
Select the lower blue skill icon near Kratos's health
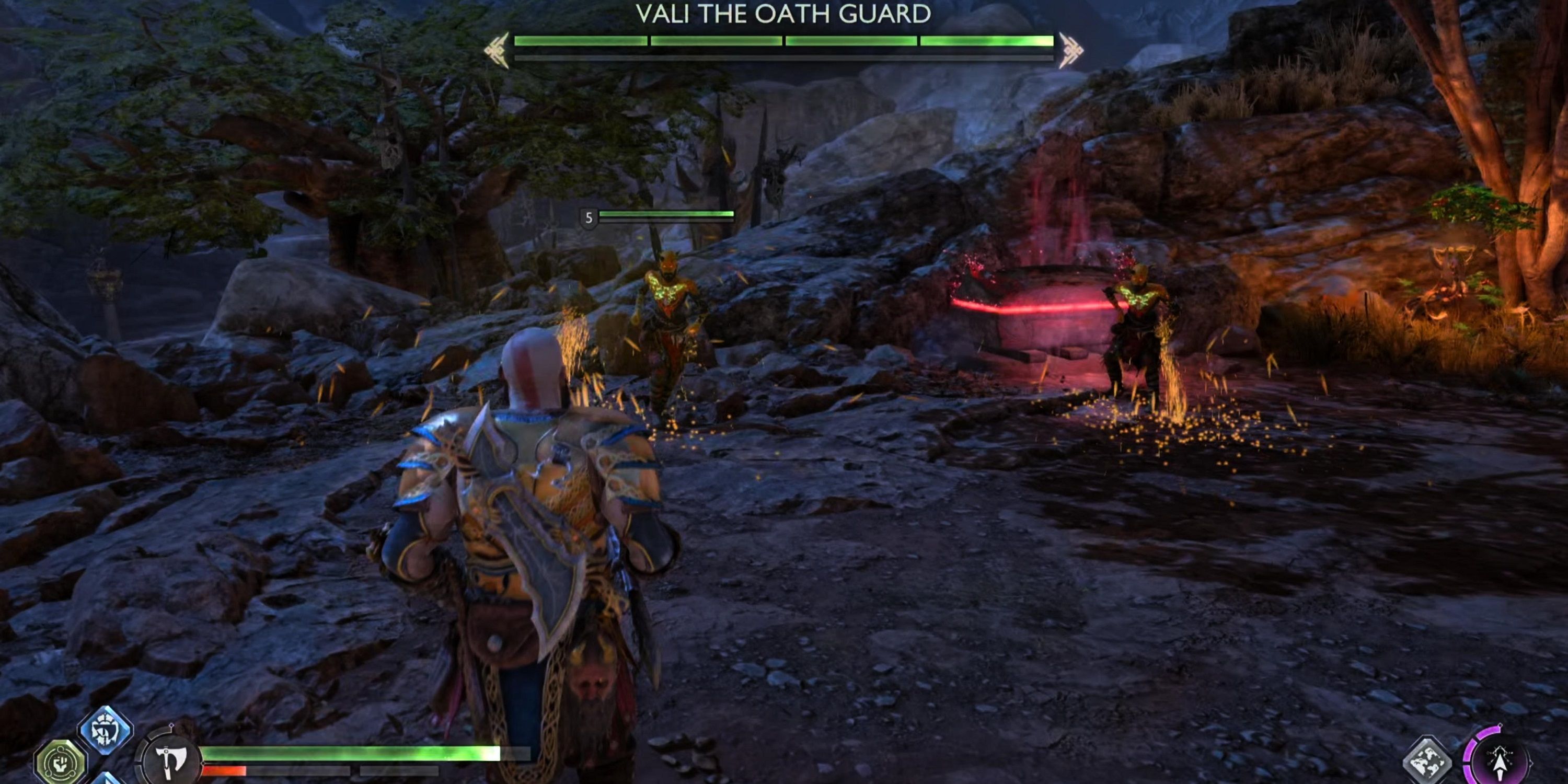click(x=106, y=781)
